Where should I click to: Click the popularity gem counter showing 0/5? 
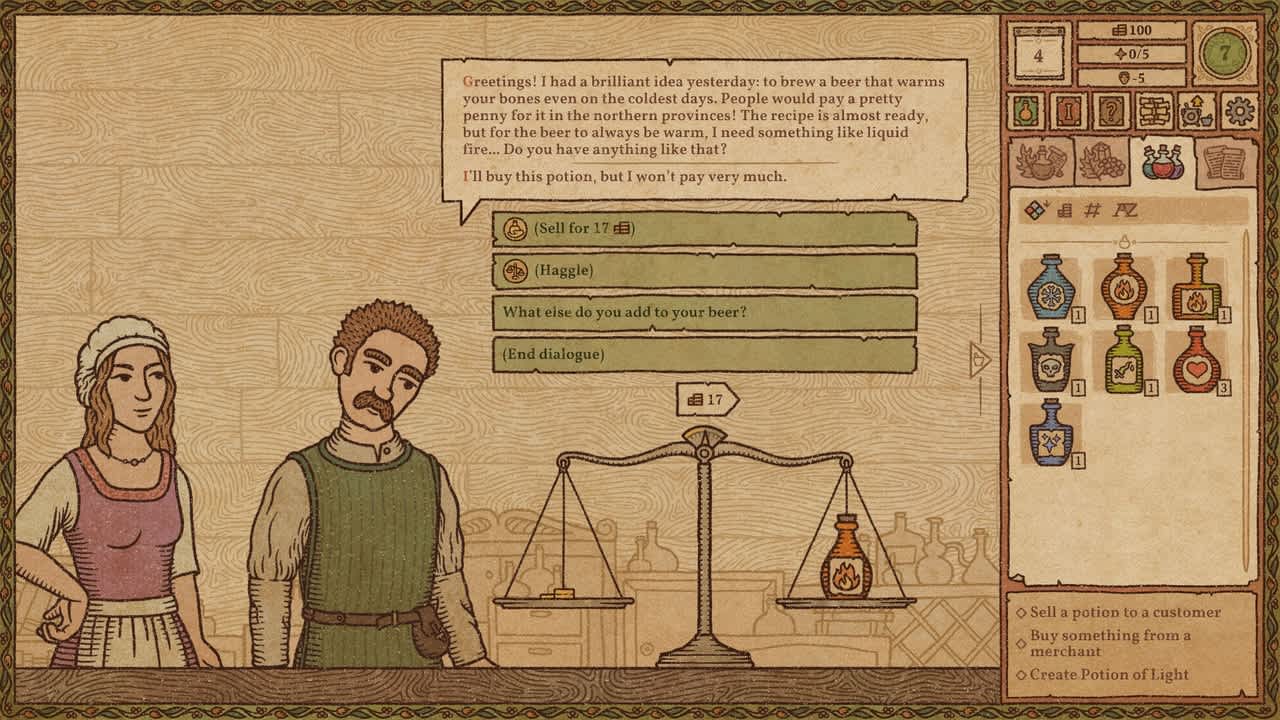1133,52
